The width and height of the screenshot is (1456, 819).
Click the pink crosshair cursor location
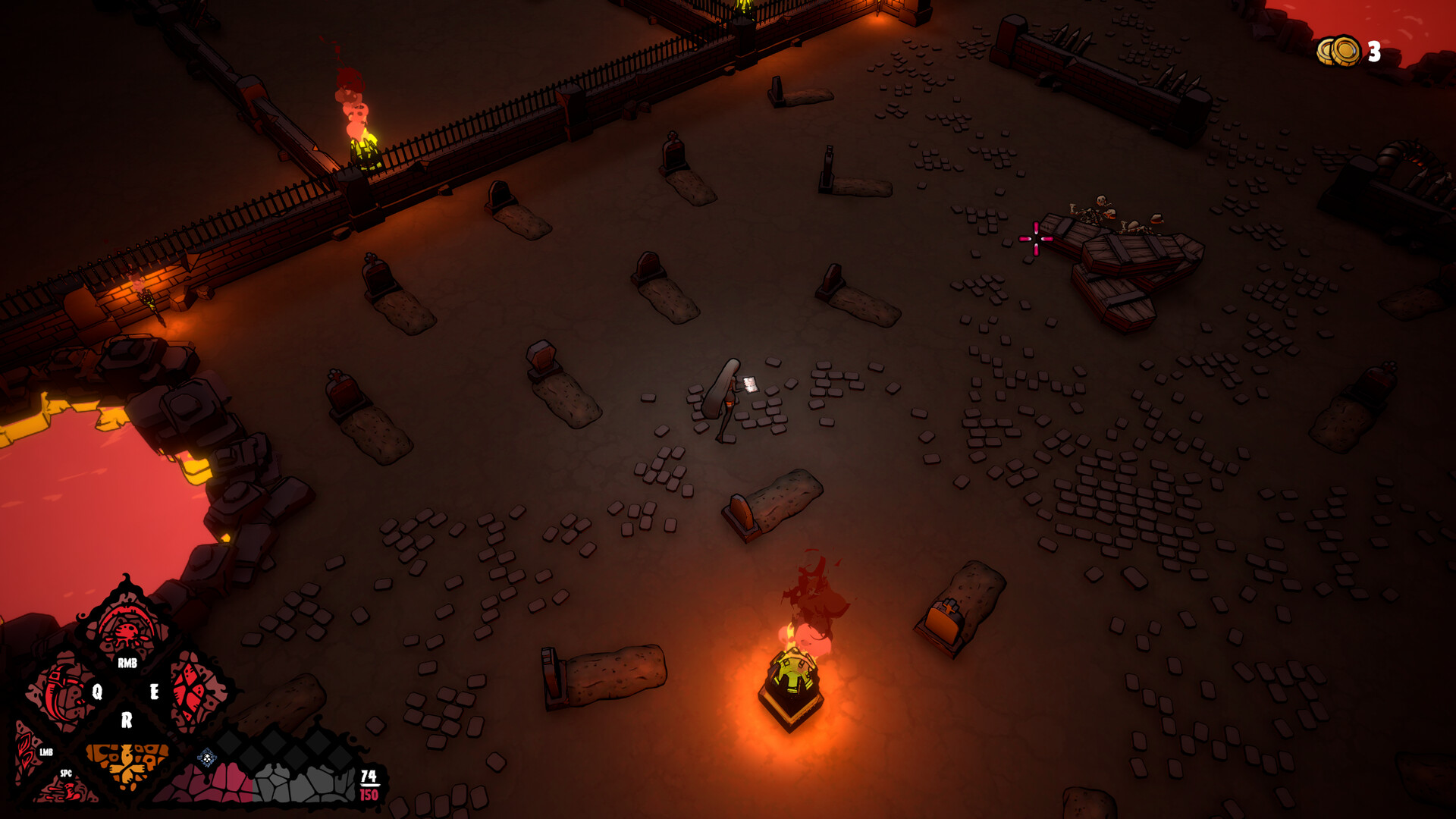coord(1034,239)
